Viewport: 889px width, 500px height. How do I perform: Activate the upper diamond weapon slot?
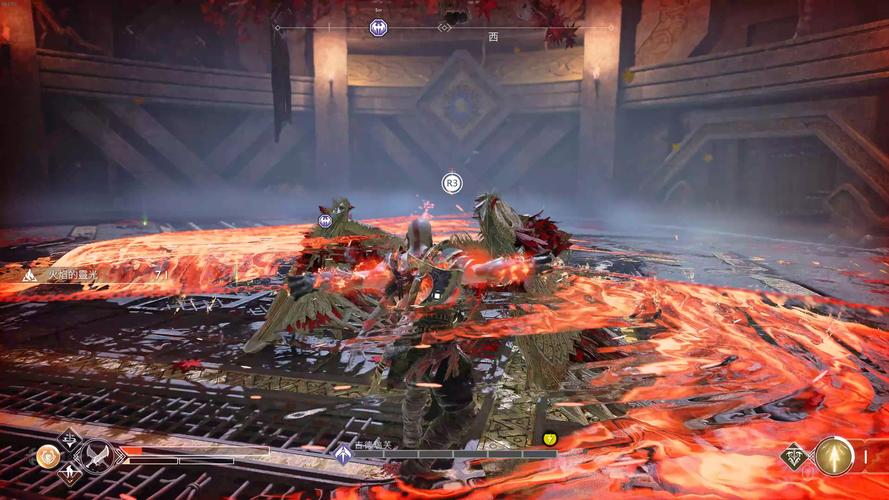pos(70,437)
